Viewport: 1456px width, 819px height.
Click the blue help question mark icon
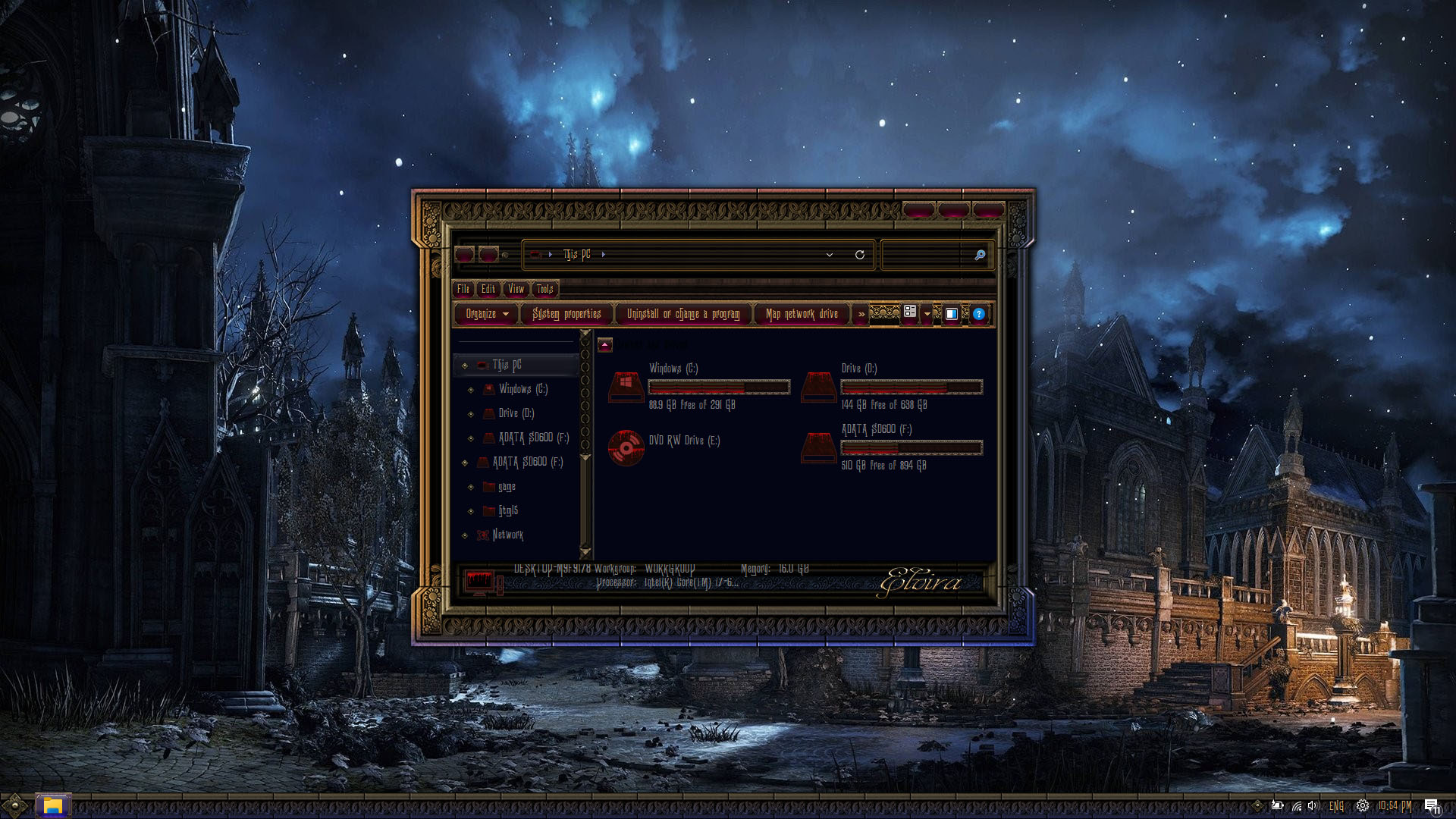coord(978,314)
